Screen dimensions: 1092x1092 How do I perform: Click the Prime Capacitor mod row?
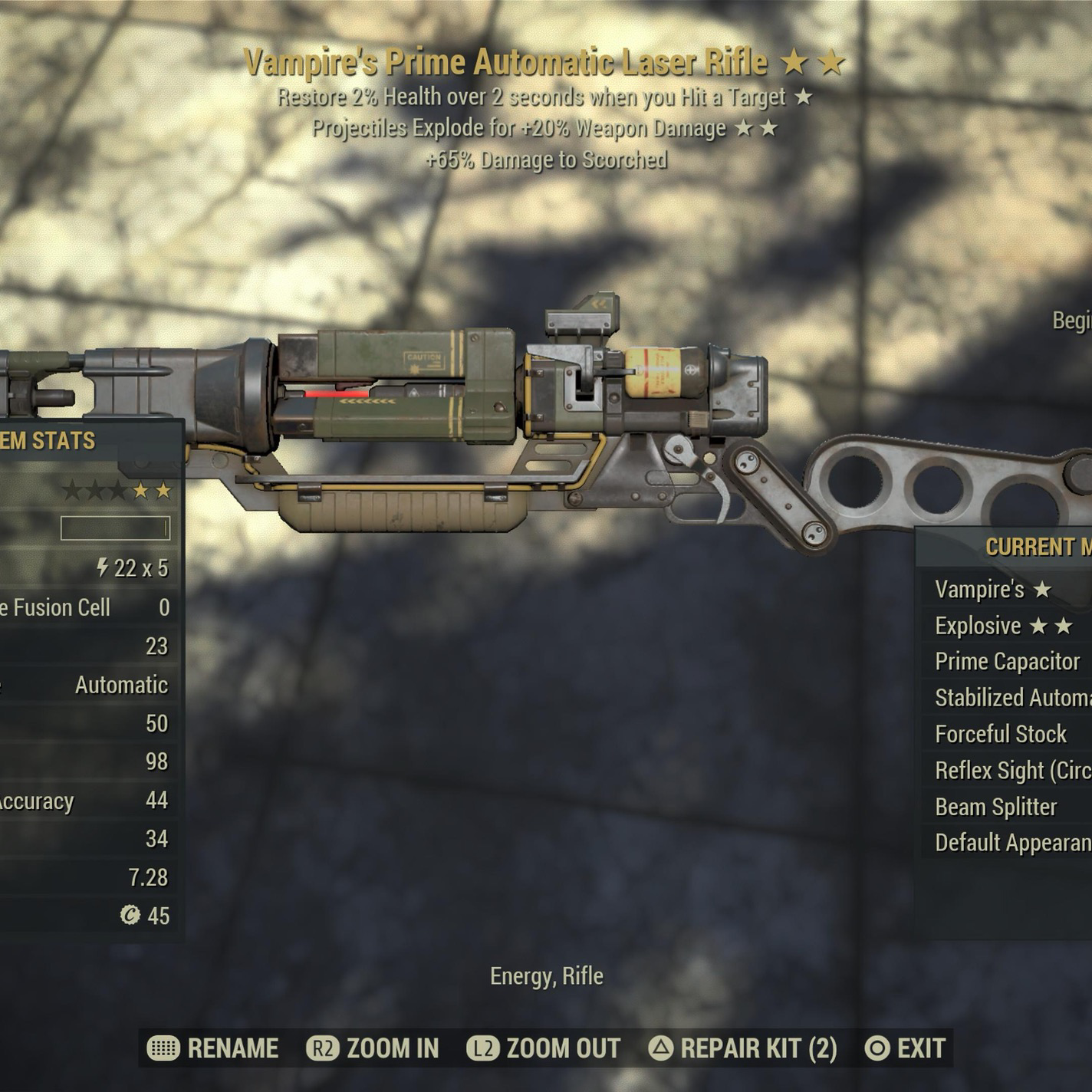(x=1008, y=661)
